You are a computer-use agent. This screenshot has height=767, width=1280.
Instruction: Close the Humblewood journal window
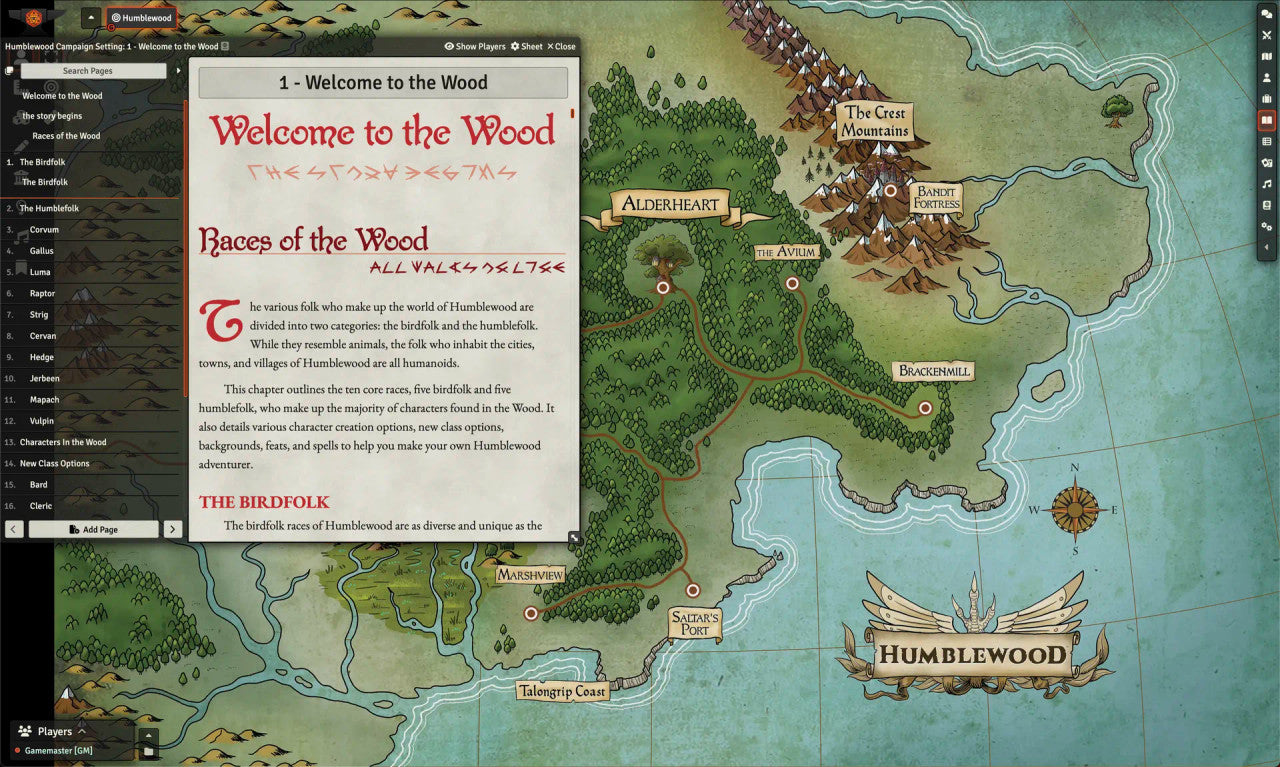click(x=561, y=47)
